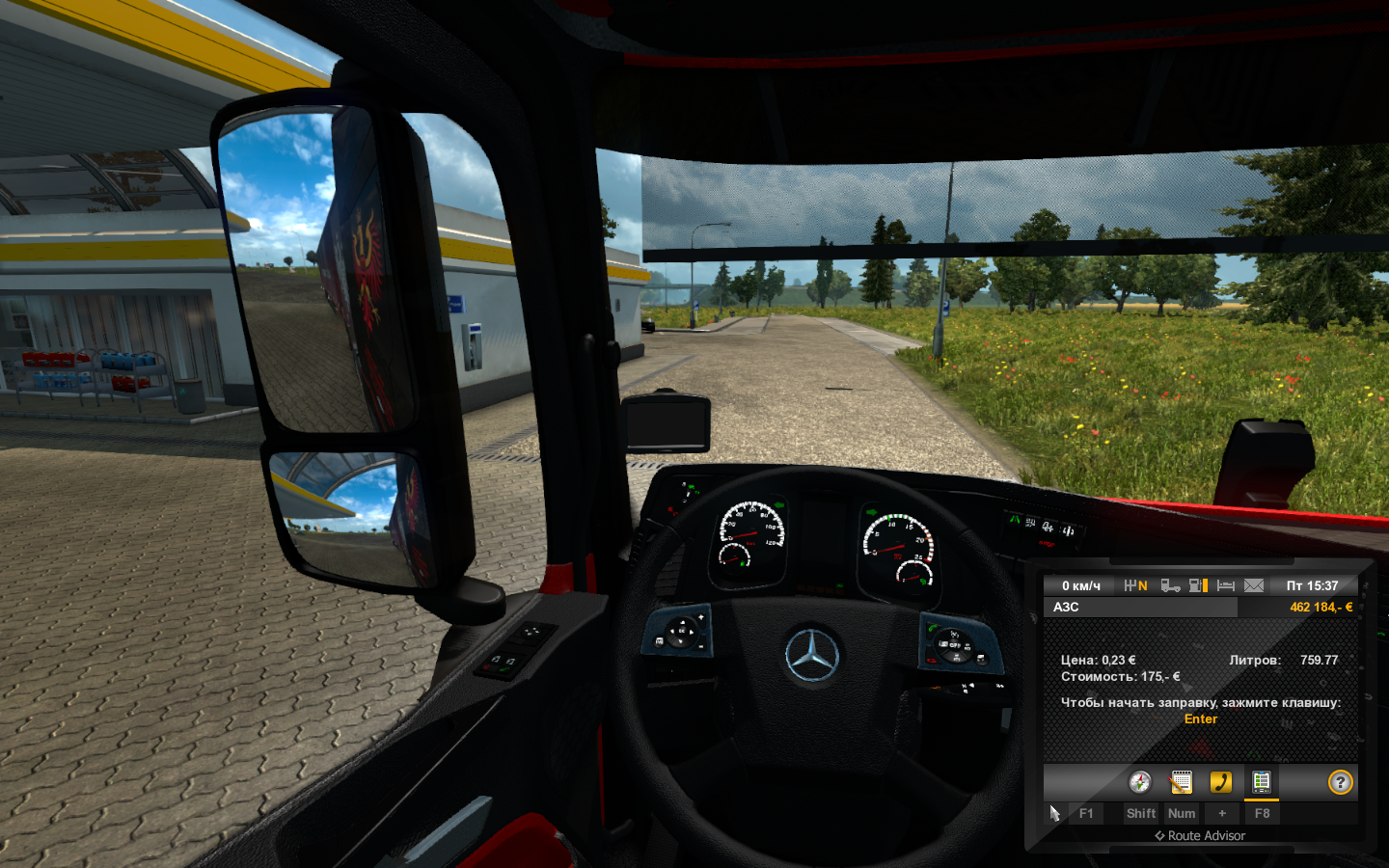Click the yellow question mark help button
Screen dimensions: 1389x868
1340,782
